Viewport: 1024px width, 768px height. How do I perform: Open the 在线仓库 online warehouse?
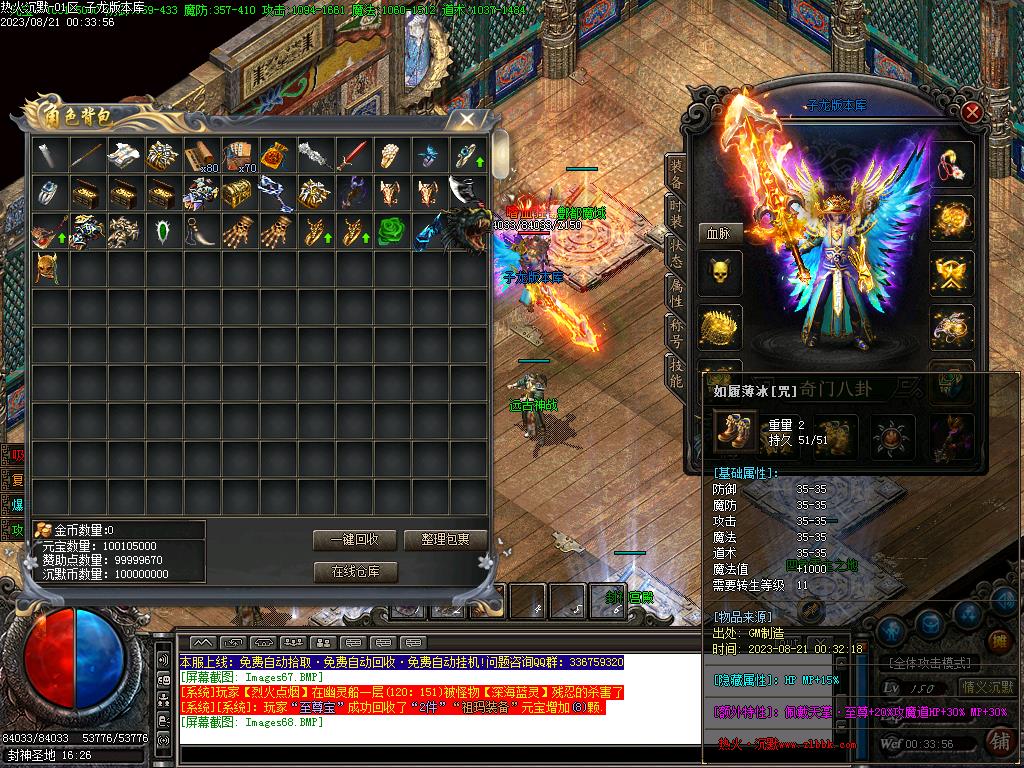pos(355,572)
